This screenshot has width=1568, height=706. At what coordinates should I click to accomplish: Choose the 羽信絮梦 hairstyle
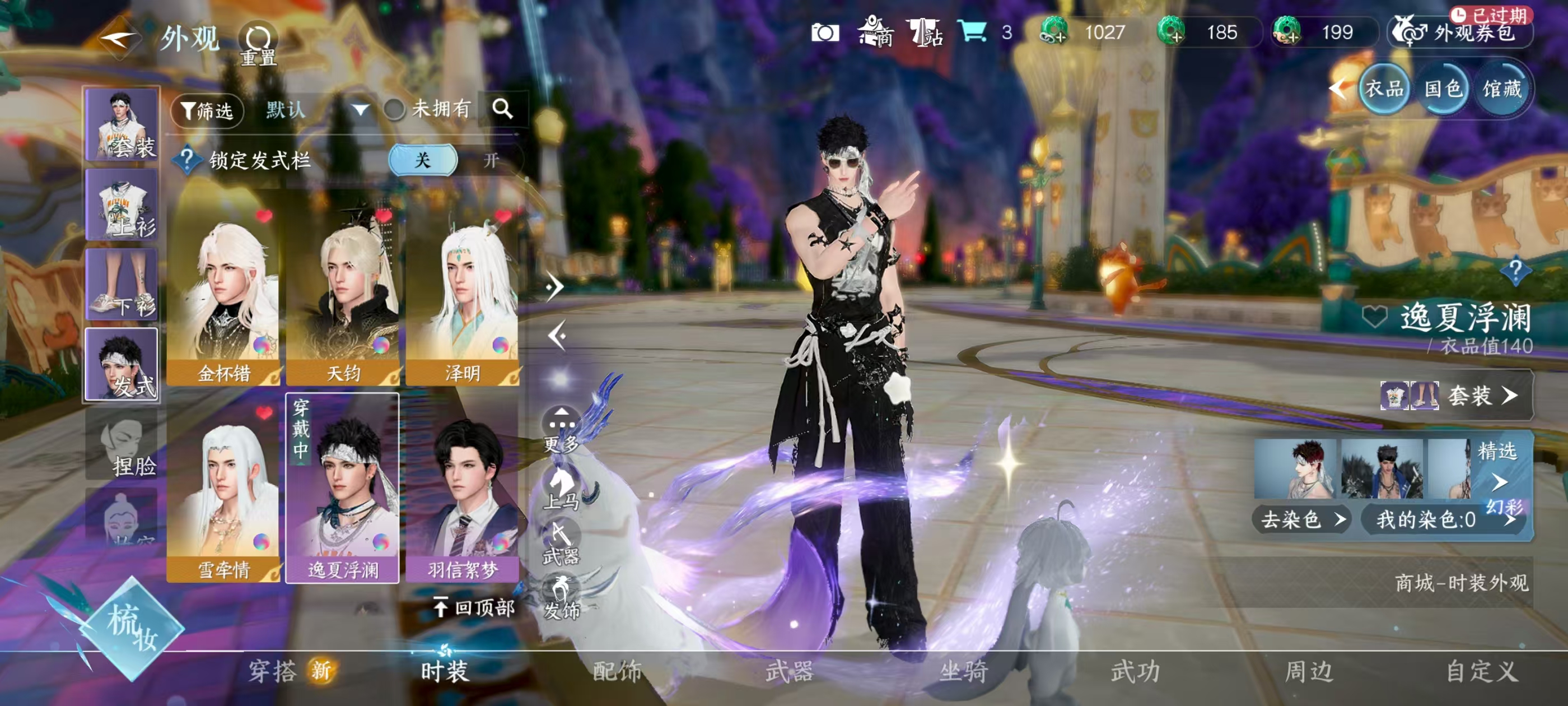click(462, 490)
